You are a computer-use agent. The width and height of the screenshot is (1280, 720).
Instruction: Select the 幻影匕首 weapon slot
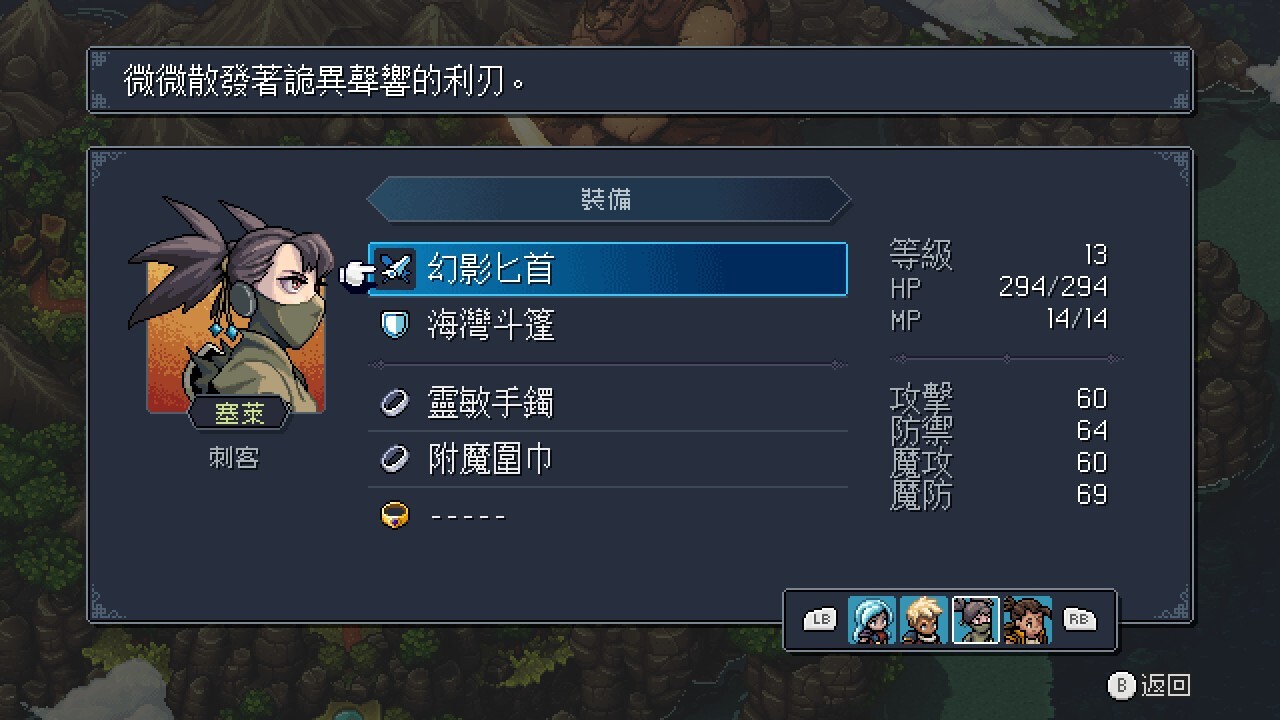click(608, 269)
